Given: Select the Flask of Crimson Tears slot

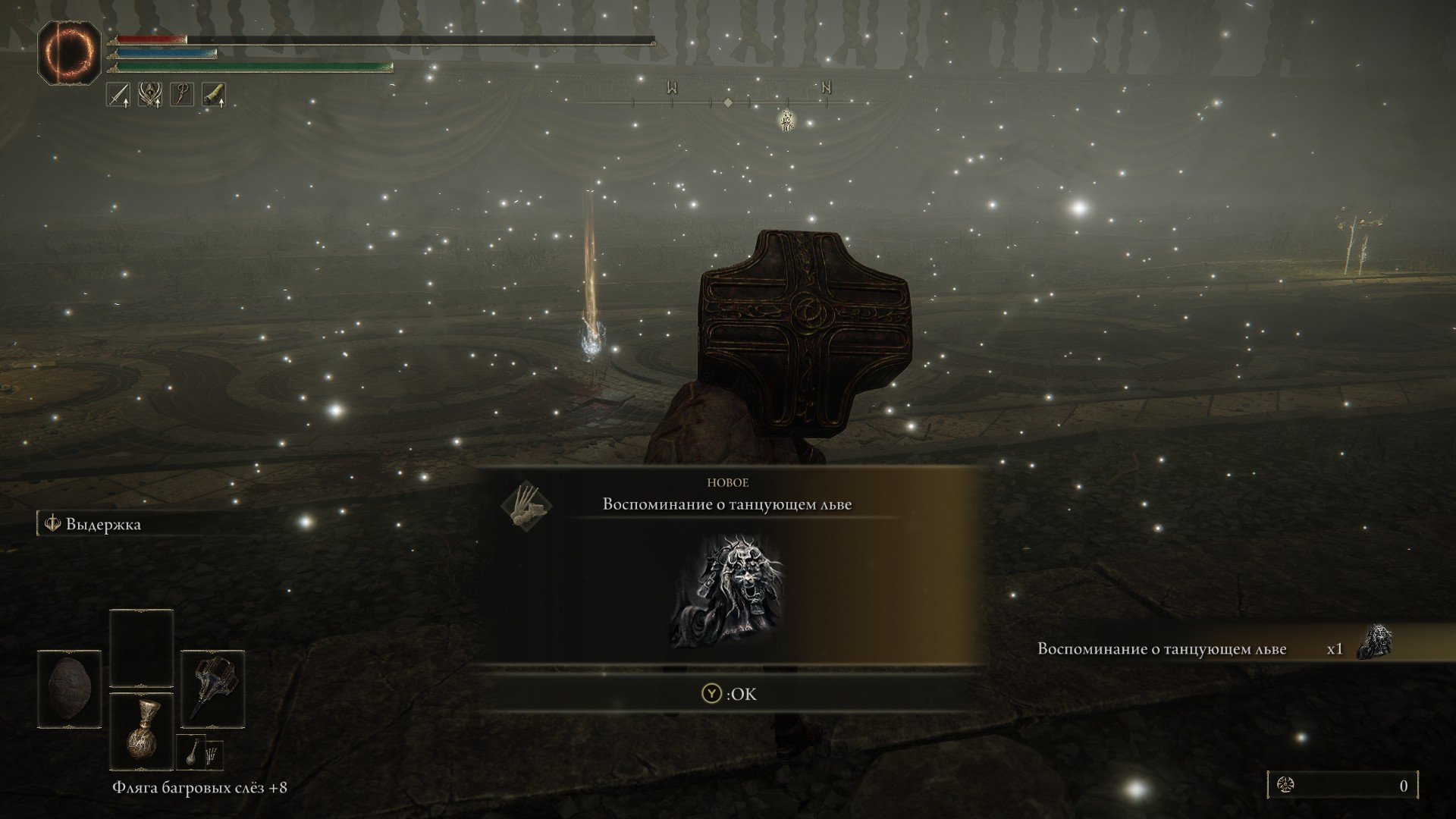Looking at the screenshot, I should [x=141, y=730].
